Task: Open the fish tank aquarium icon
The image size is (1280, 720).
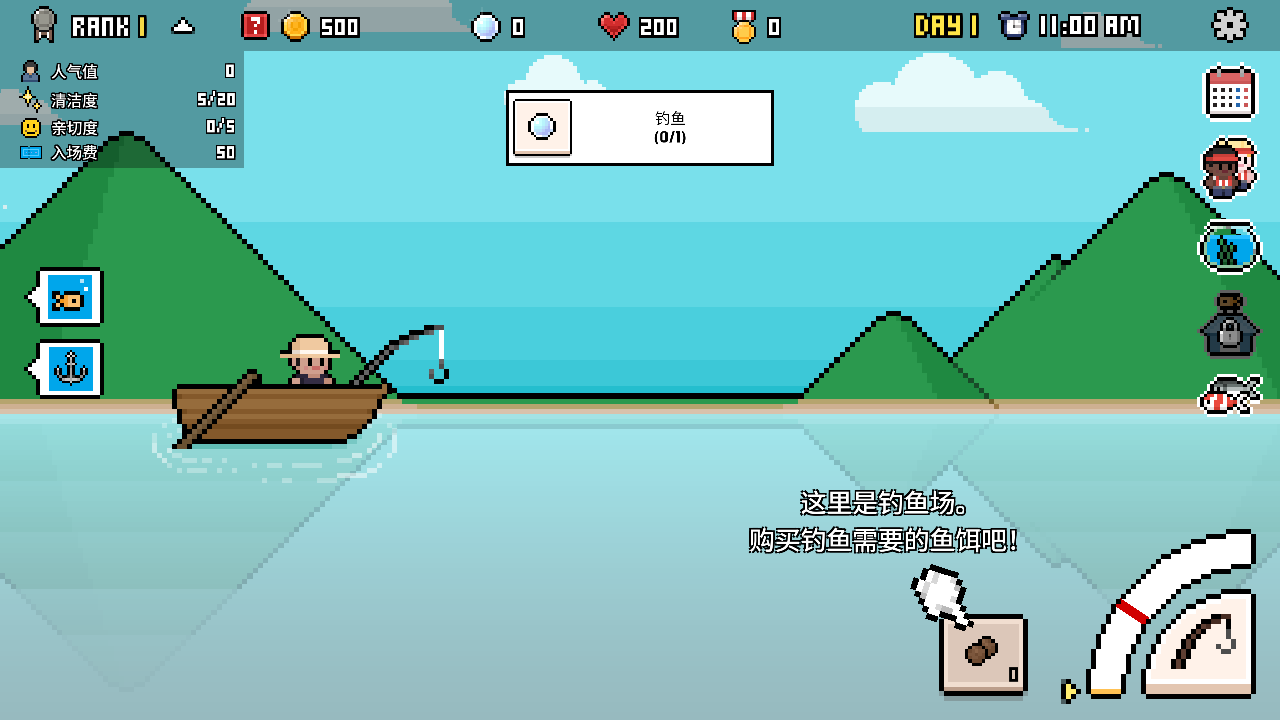Action: (x=1229, y=246)
